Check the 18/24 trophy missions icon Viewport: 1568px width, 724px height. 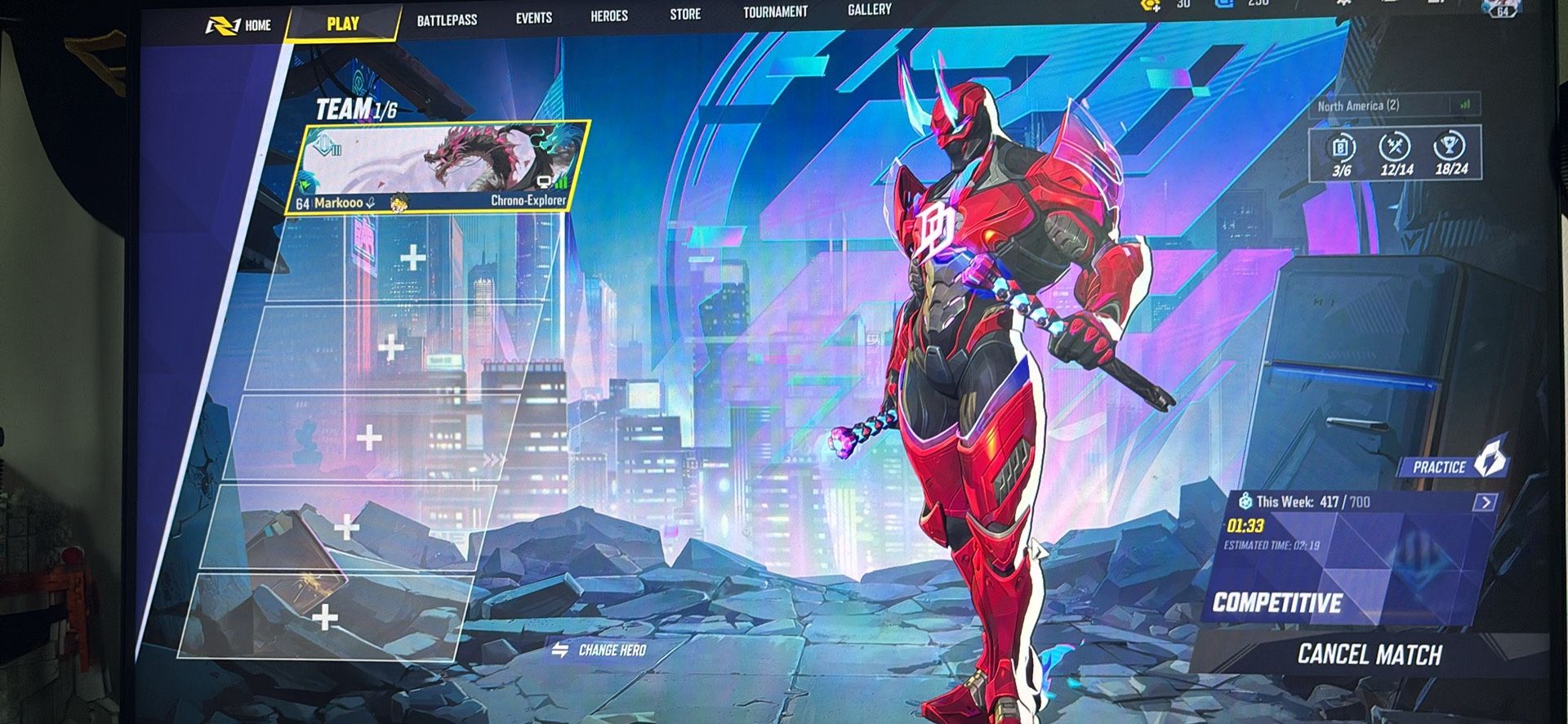pyautogui.click(x=1450, y=153)
